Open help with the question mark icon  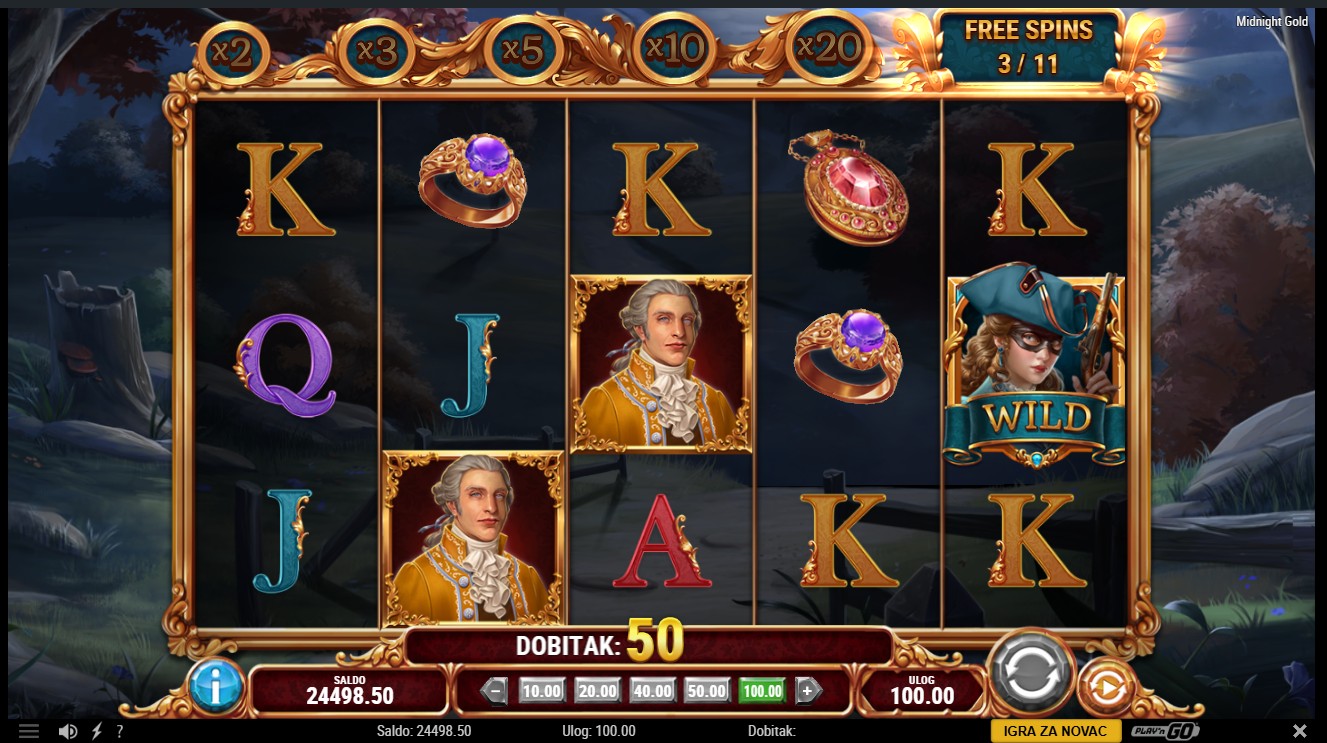[120, 731]
